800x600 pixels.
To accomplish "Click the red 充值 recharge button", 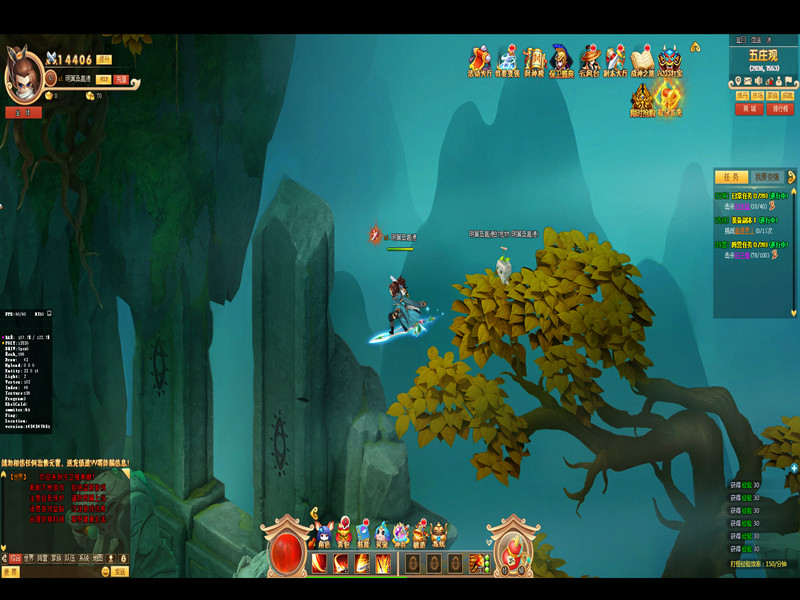I will pos(121,78).
